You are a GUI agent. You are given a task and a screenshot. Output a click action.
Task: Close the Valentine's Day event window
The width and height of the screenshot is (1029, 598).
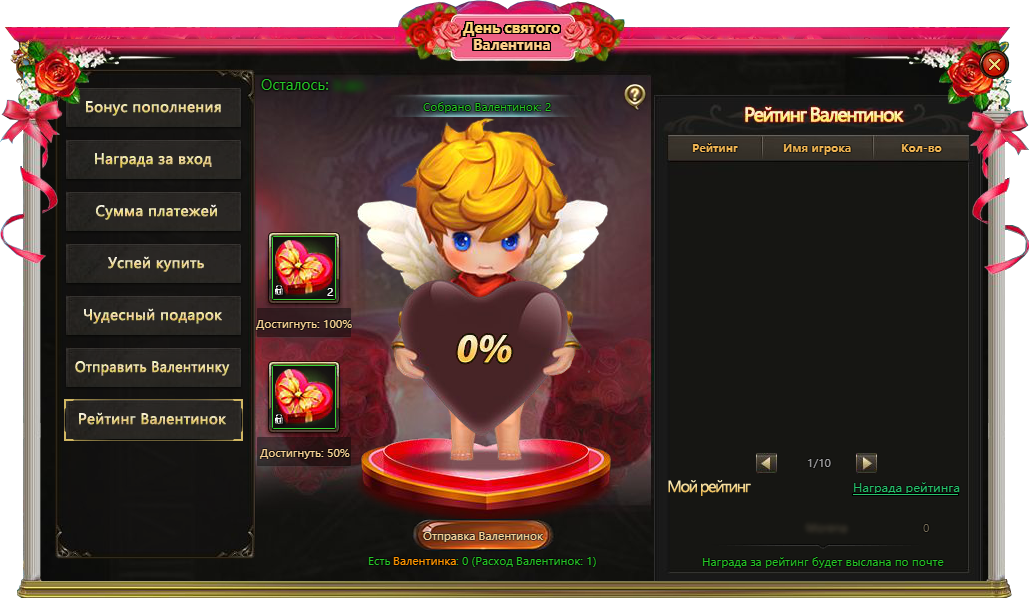coord(994,65)
